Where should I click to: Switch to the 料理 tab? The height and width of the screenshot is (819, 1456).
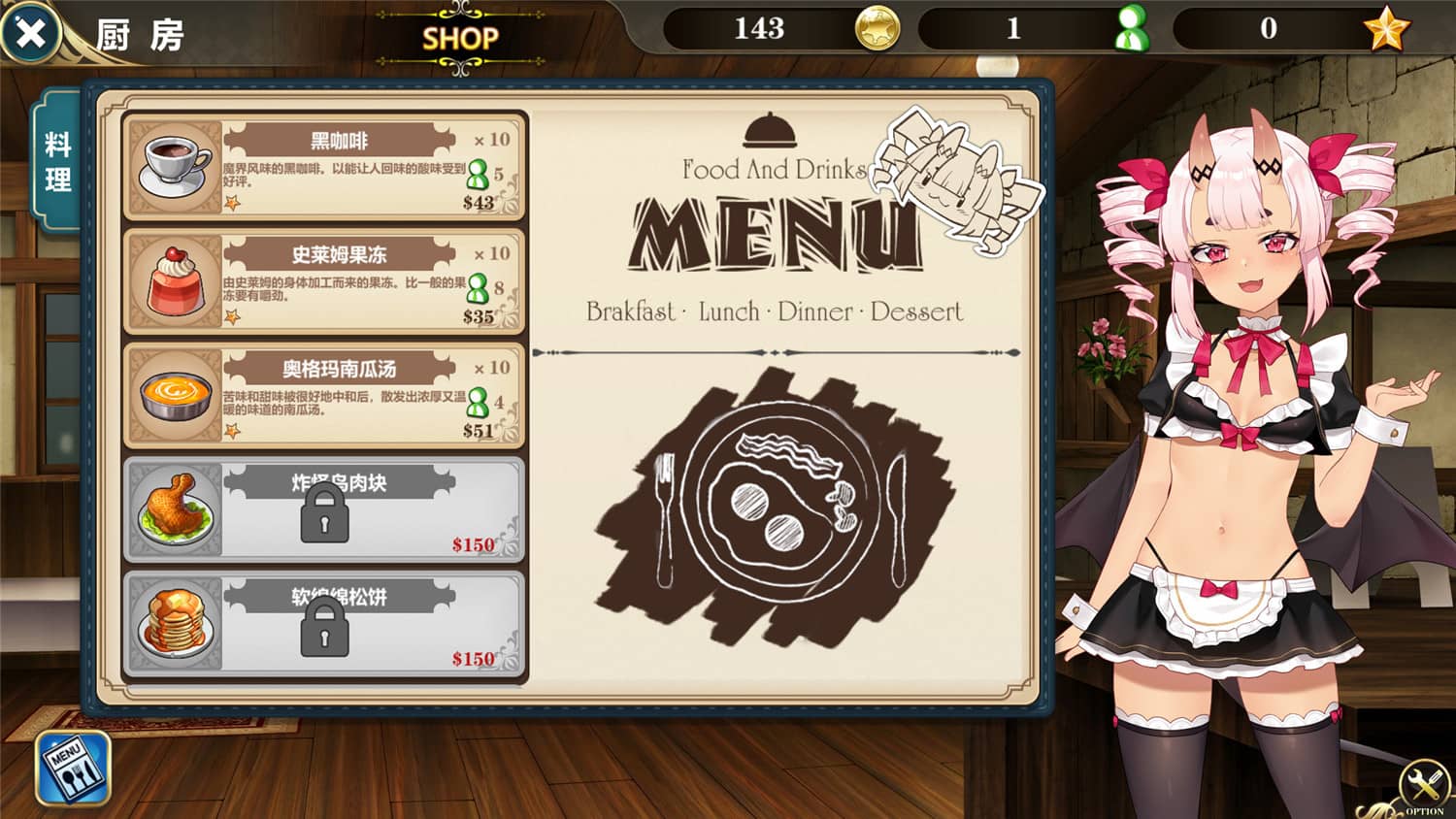click(58, 158)
